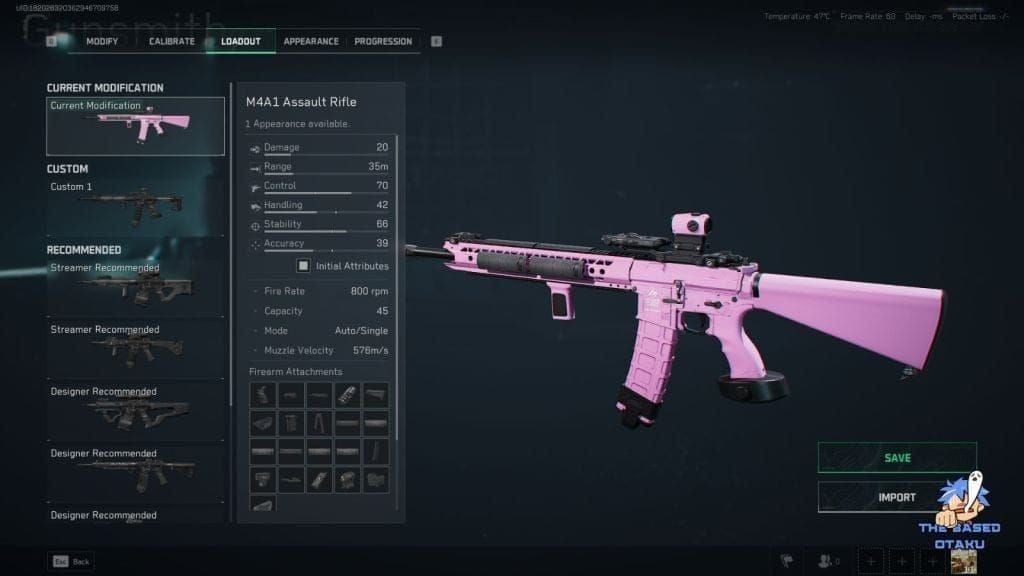This screenshot has width=1024, height=576.
Task: Go to the Appearance tab
Action: click(x=311, y=41)
